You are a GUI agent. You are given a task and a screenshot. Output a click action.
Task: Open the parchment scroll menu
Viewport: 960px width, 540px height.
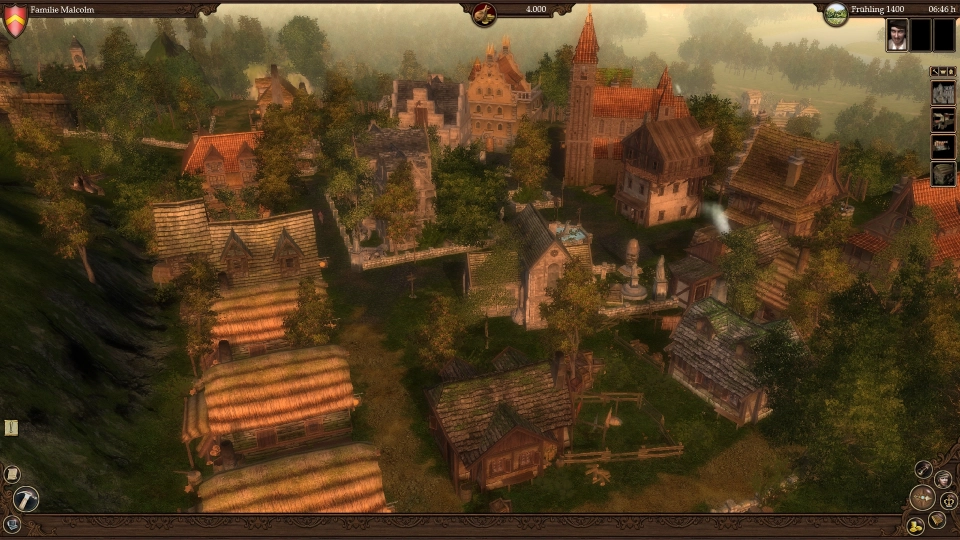coord(12,474)
